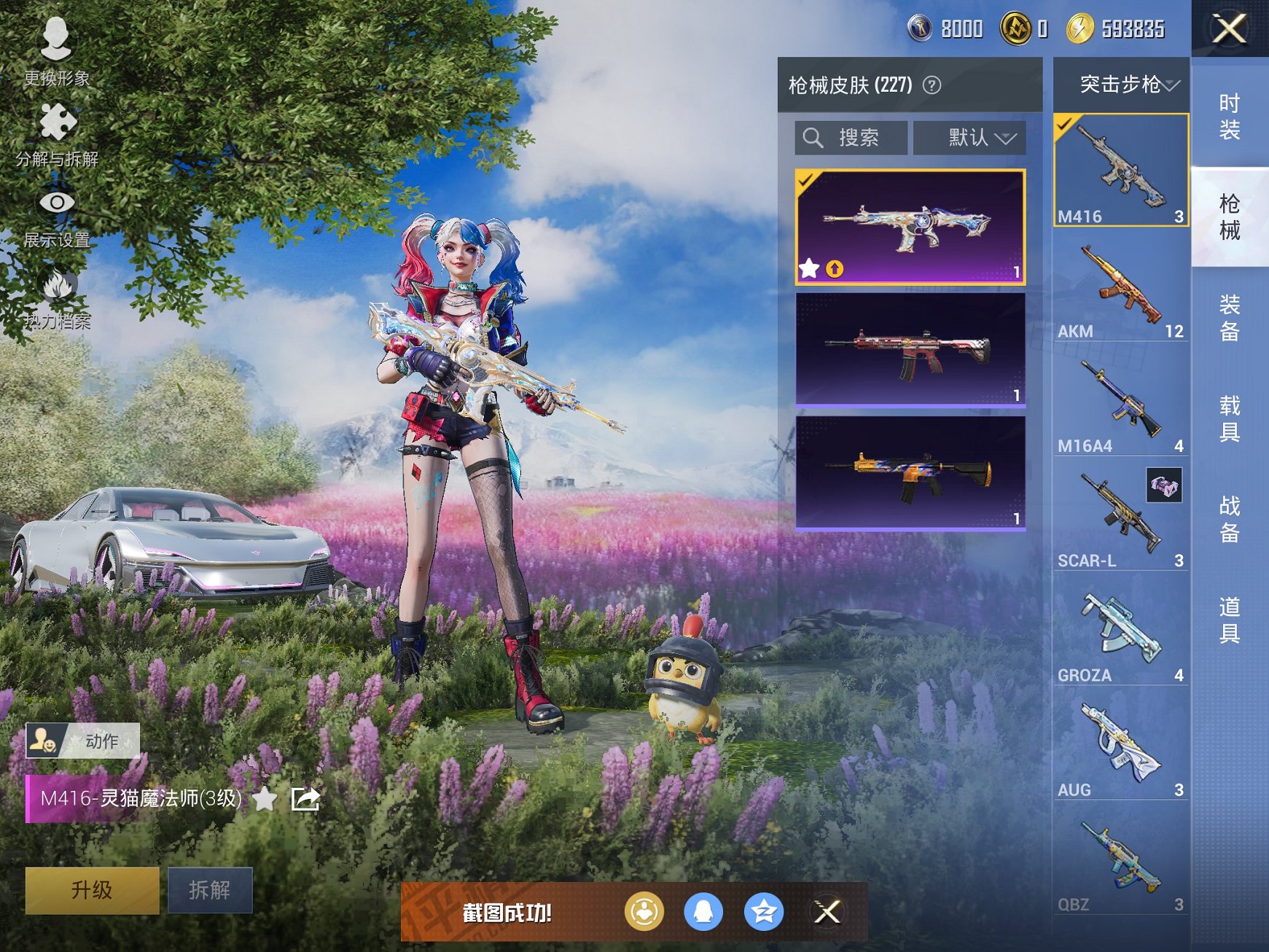
Task: Click the 搜索 search field
Action: (851, 137)
